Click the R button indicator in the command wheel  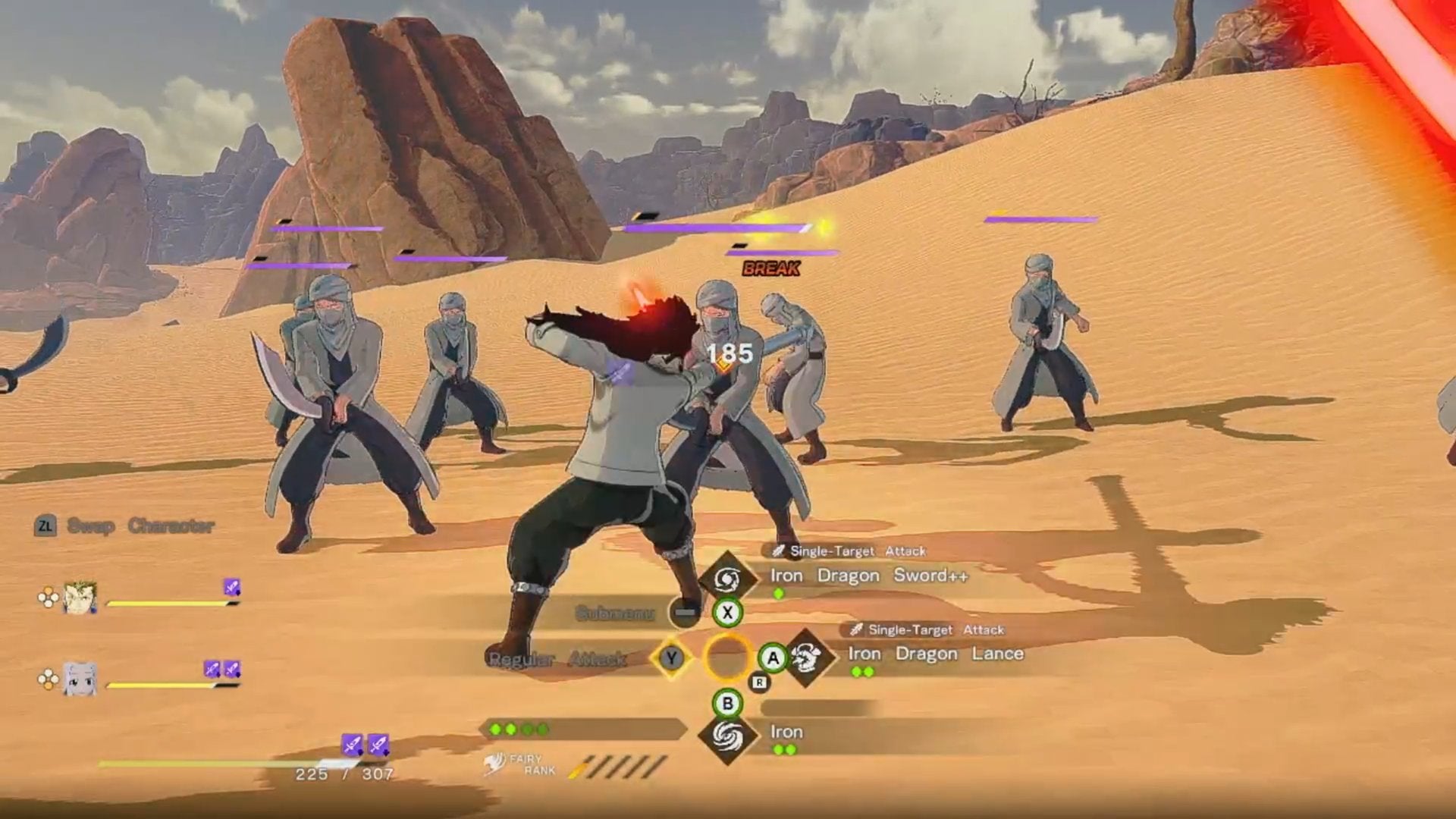coord(758,682)
